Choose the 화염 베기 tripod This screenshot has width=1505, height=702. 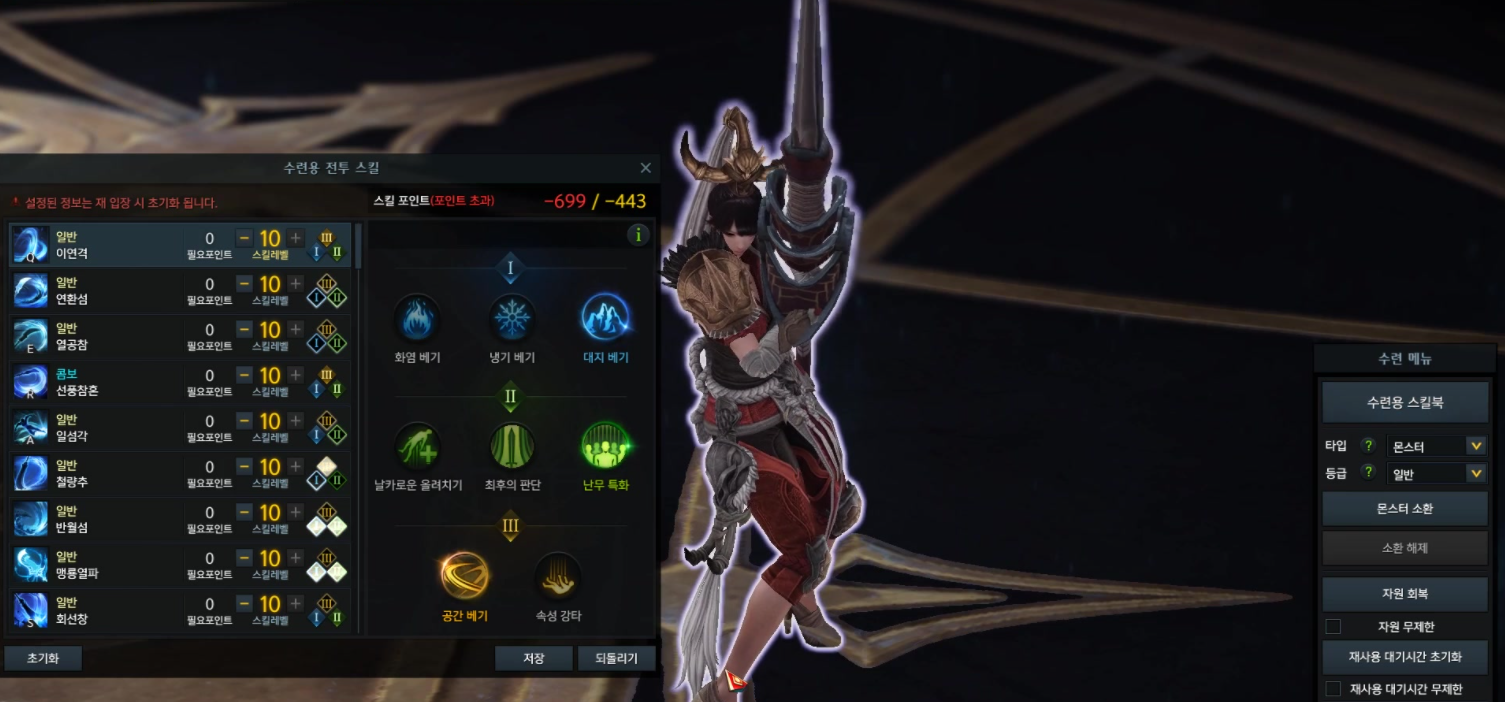pyautogui.click(x=417, y=319)
